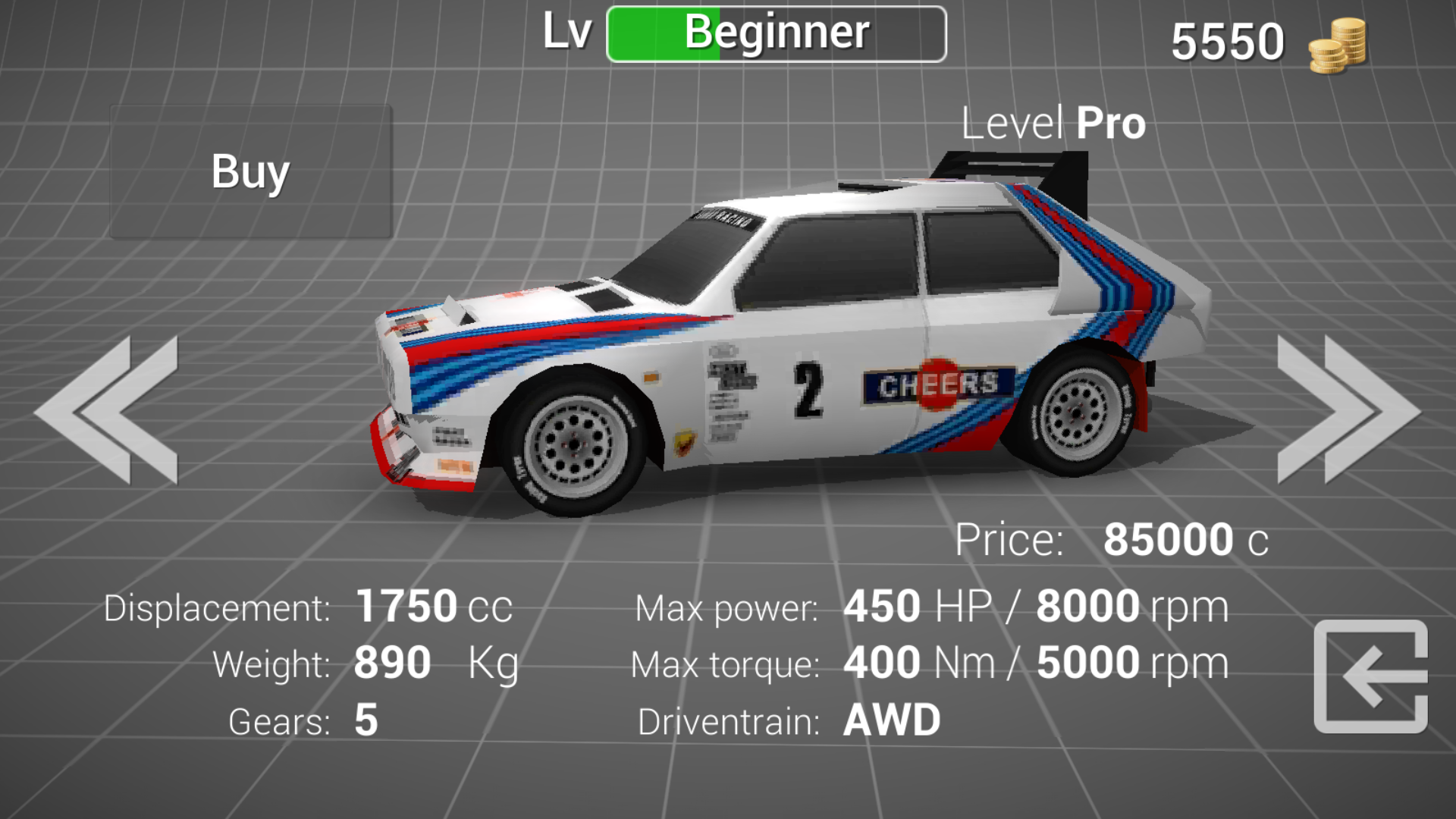Show the previous car with left arrows
This screenshot has height=819, width=1456.
click(106, 409)
